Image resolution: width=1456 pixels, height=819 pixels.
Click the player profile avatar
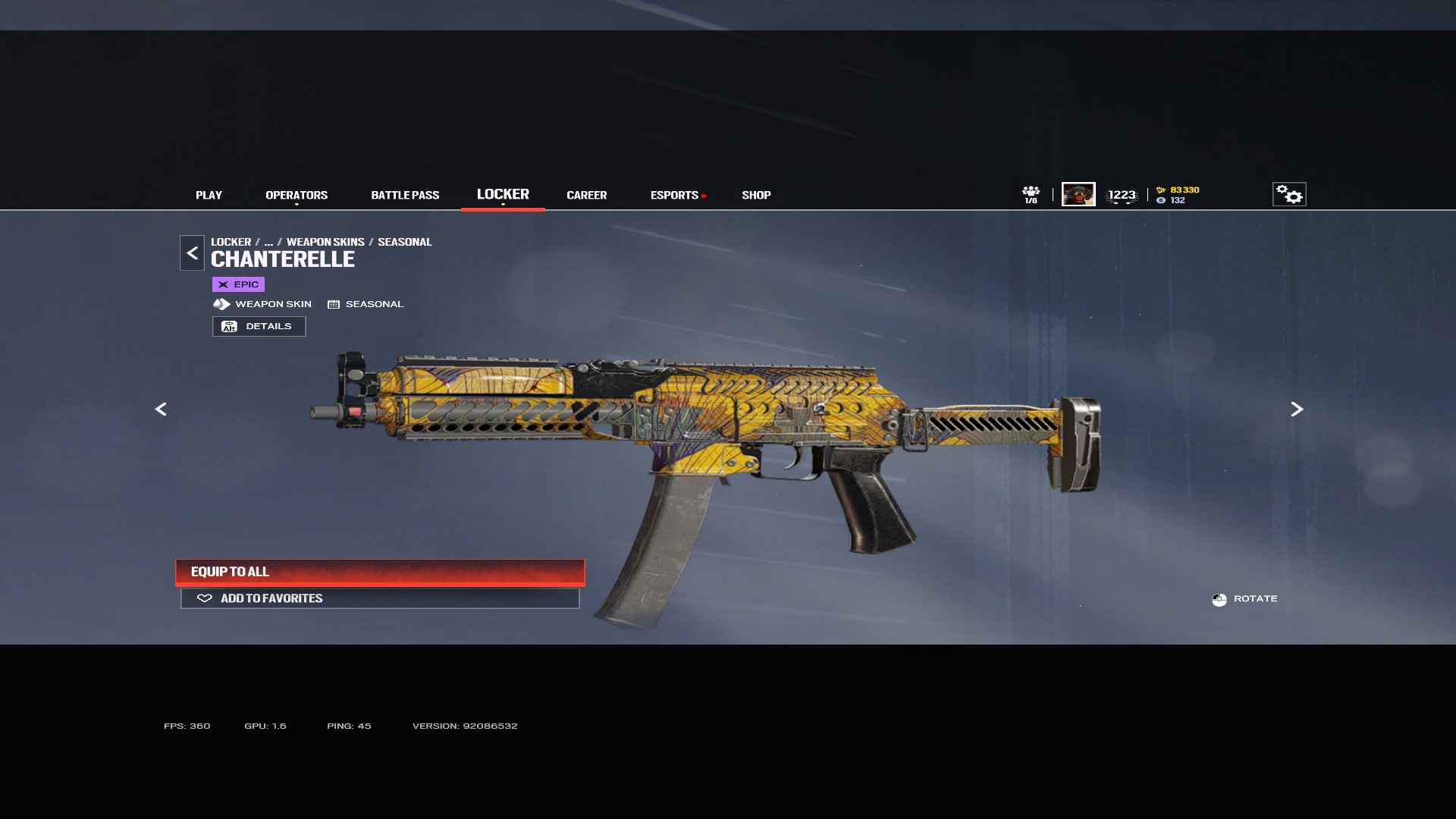point(1078,194)
